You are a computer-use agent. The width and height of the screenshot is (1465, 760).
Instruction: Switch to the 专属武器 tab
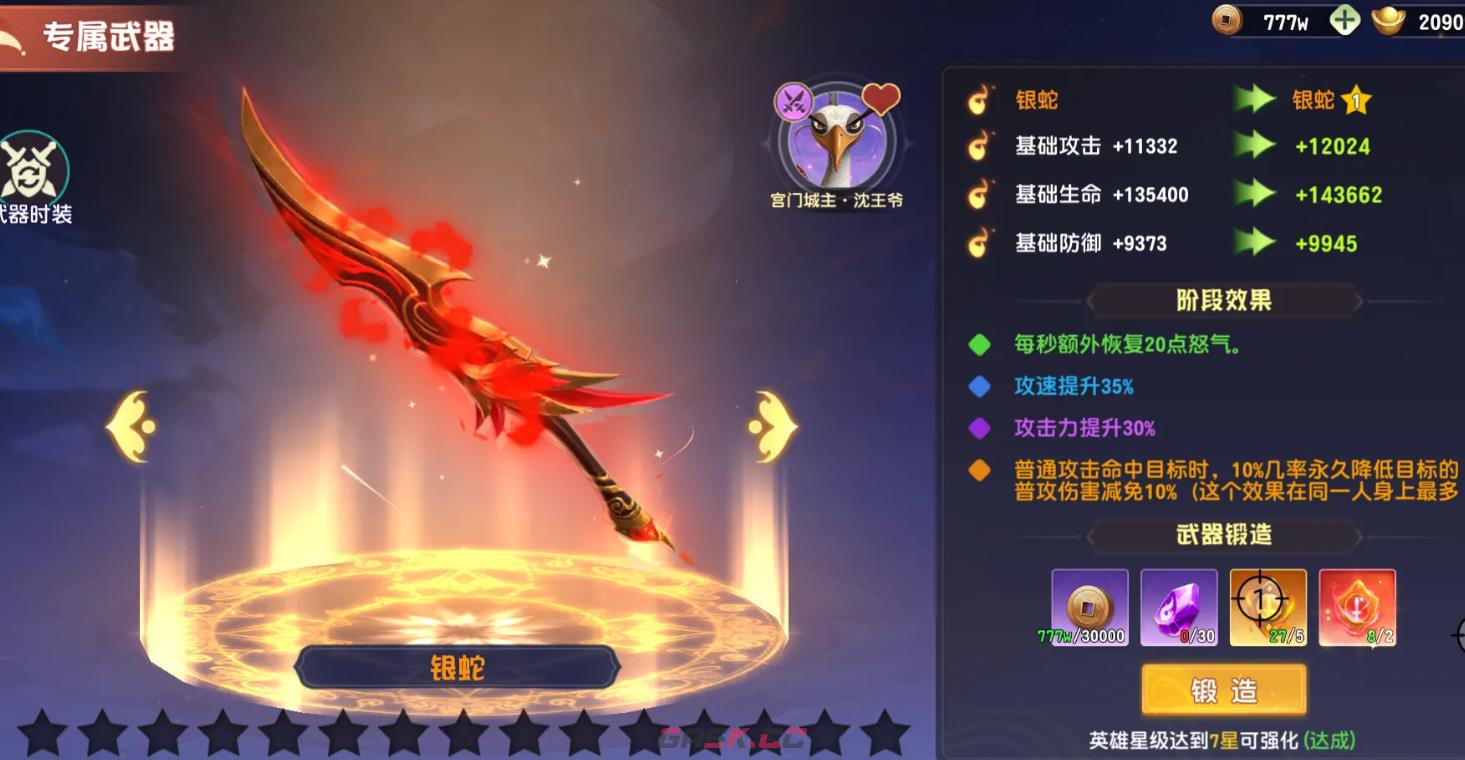point(105,34)
